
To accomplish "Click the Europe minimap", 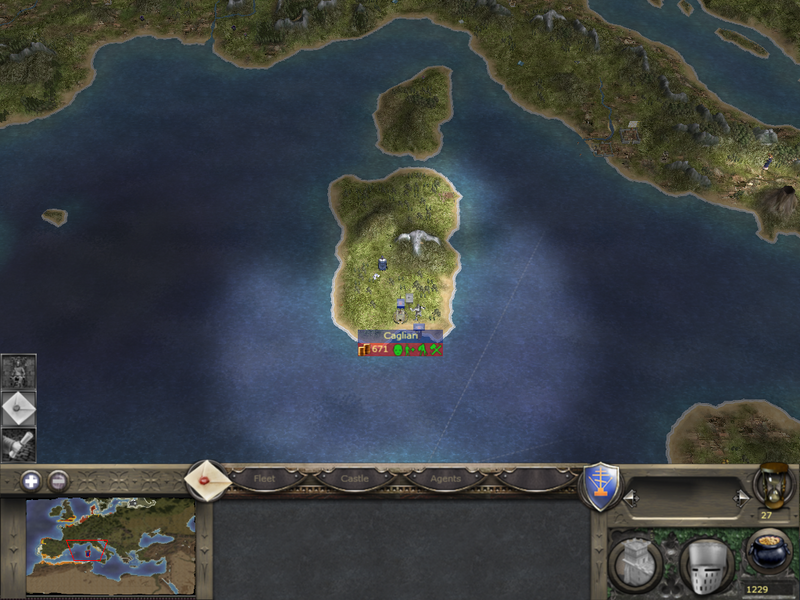I will (110, 546).
